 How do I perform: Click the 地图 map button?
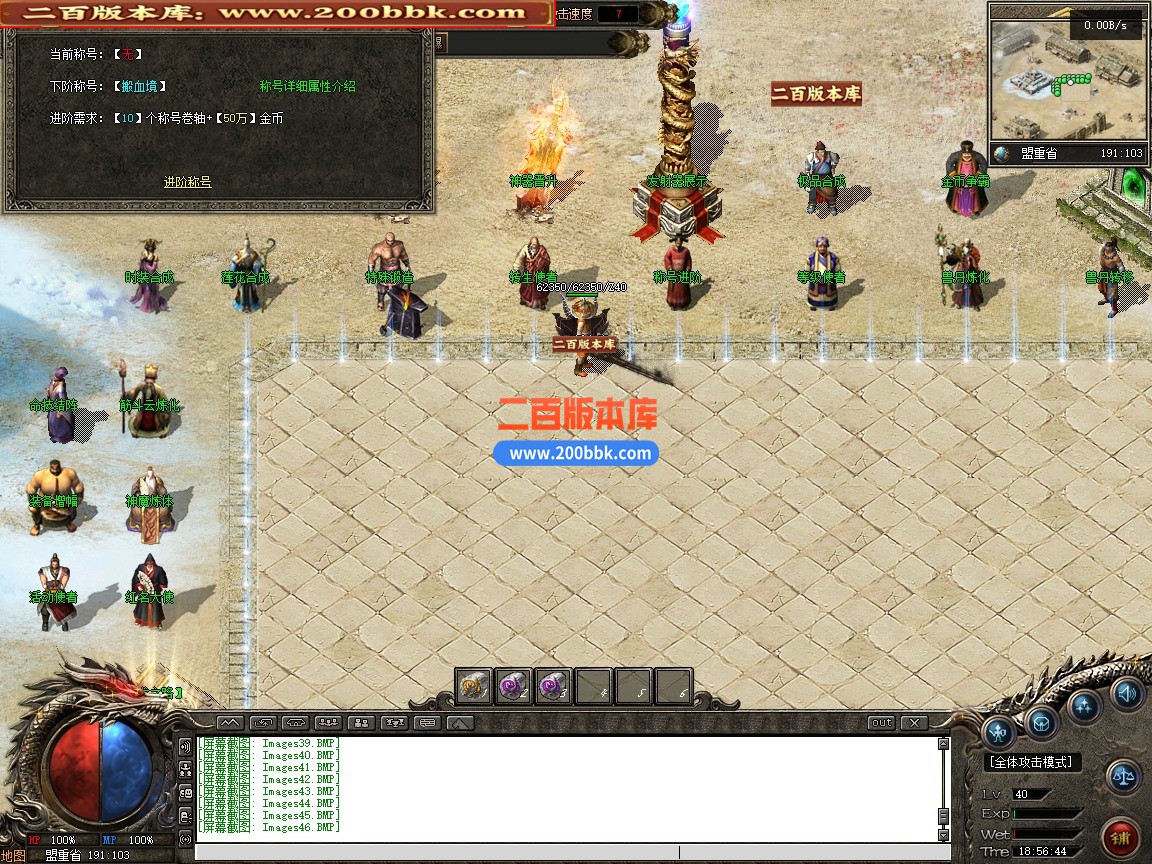tap(13, 856)
